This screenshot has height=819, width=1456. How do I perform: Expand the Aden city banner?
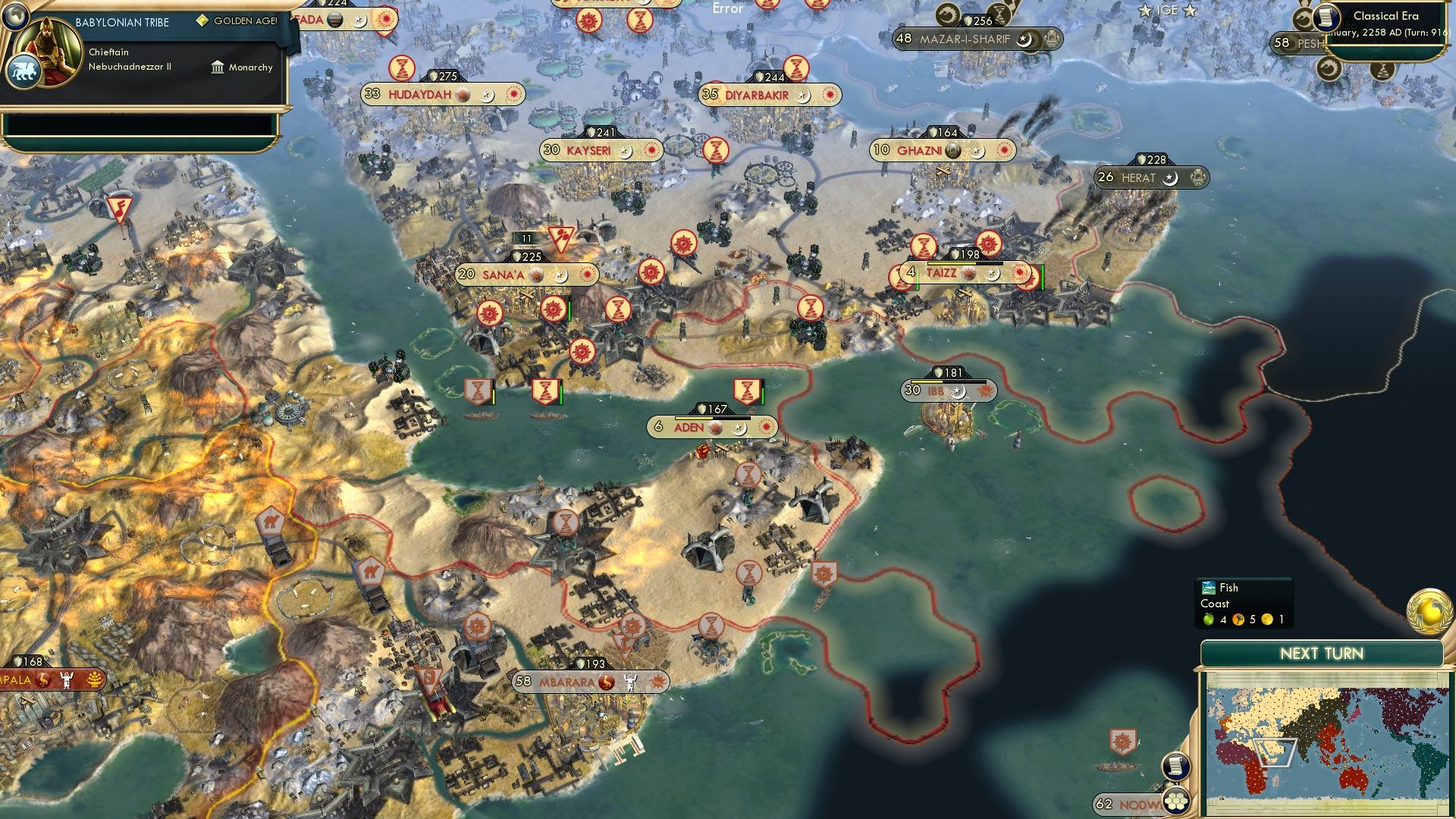711,427
